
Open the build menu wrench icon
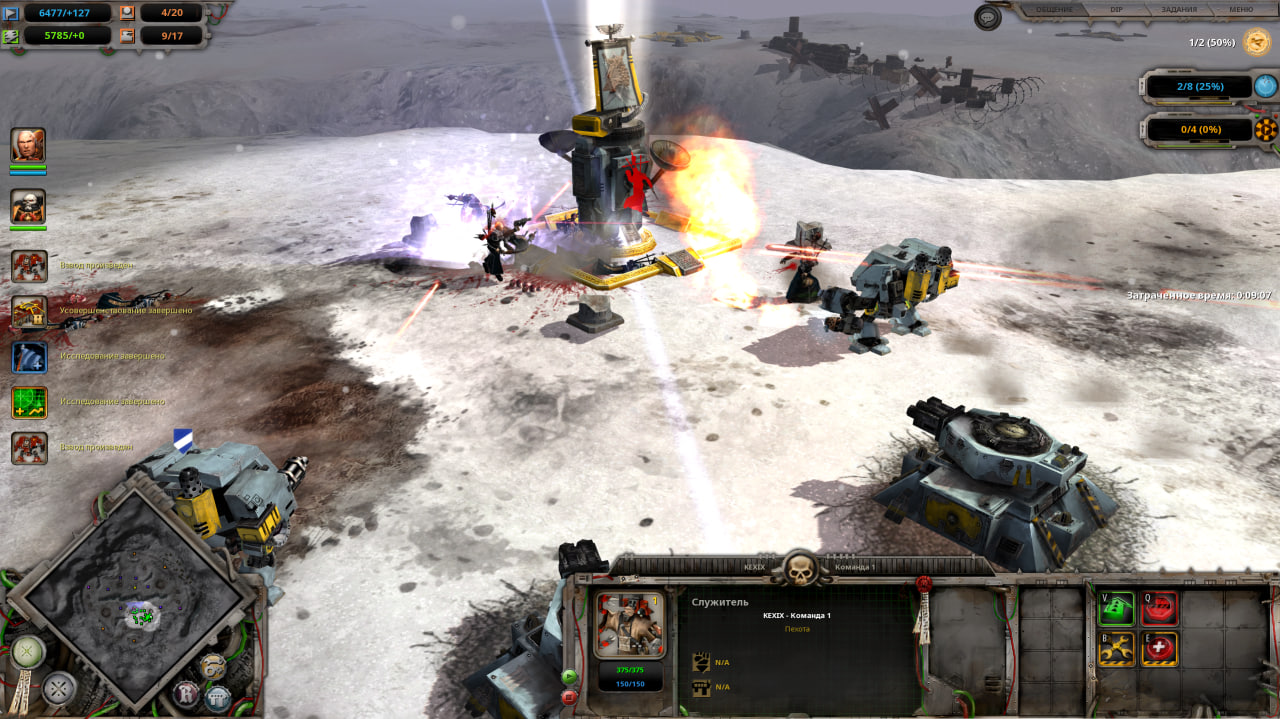[x=1116, y=649]
